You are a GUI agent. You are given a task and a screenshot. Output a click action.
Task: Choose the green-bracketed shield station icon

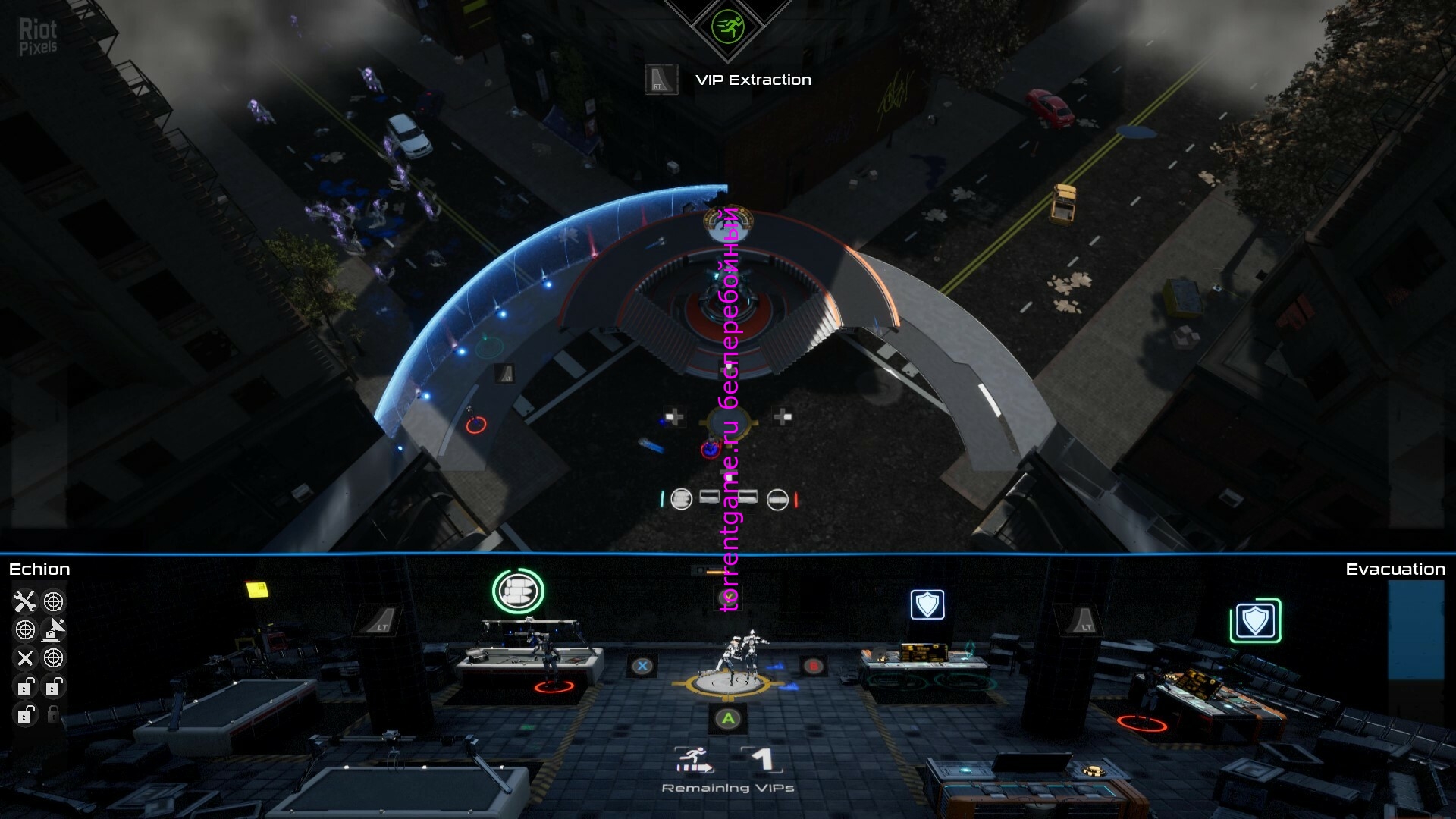[1255, 621]
